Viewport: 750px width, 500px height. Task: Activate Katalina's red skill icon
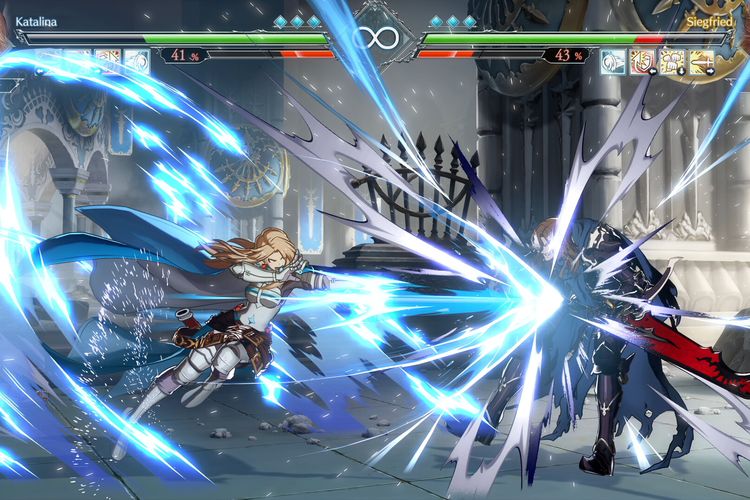click(x=108, y=62)
